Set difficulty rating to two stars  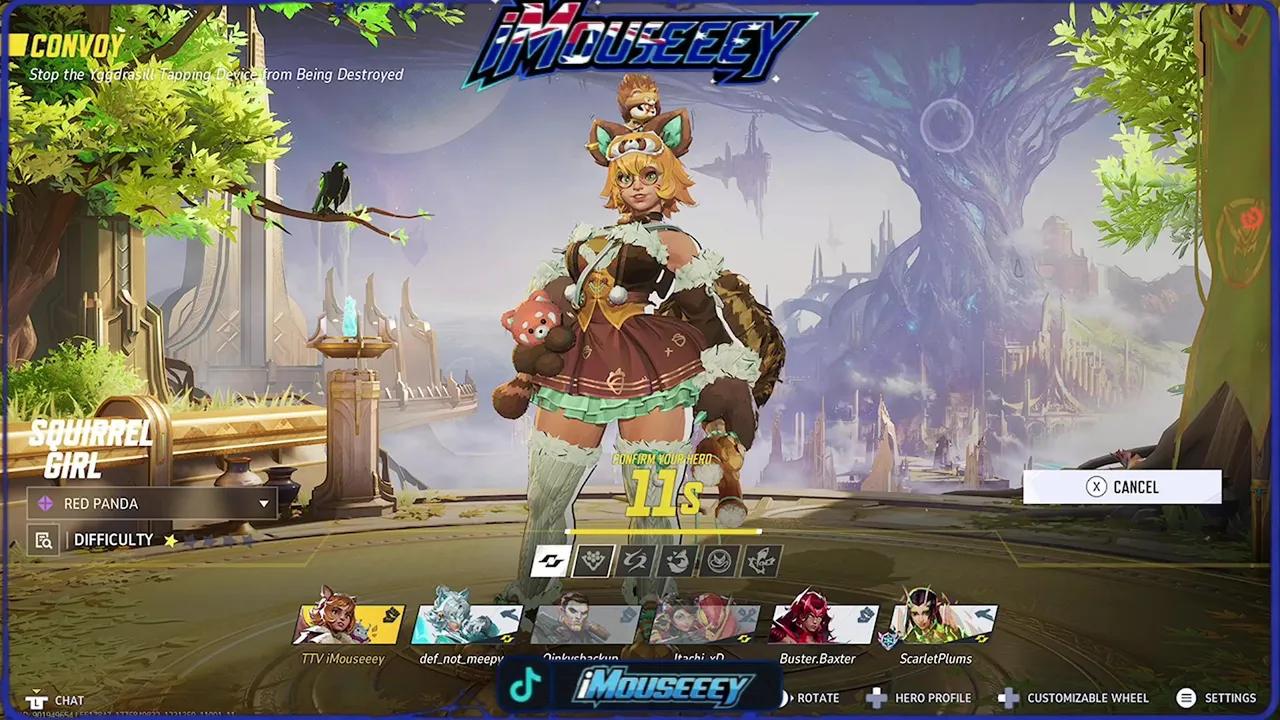click(188, 540)
